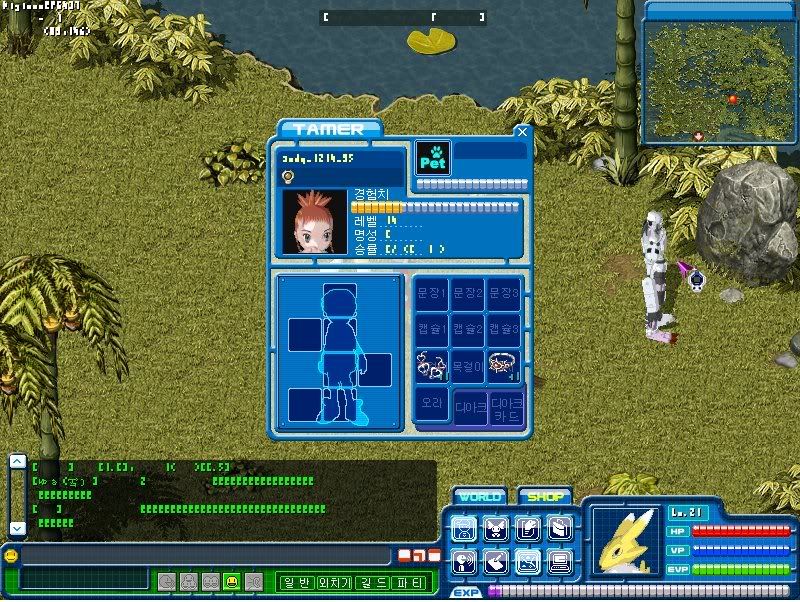Select the heart earrings equipment slot
Viewport: 800px width, 602px height.
pos(432,365)
